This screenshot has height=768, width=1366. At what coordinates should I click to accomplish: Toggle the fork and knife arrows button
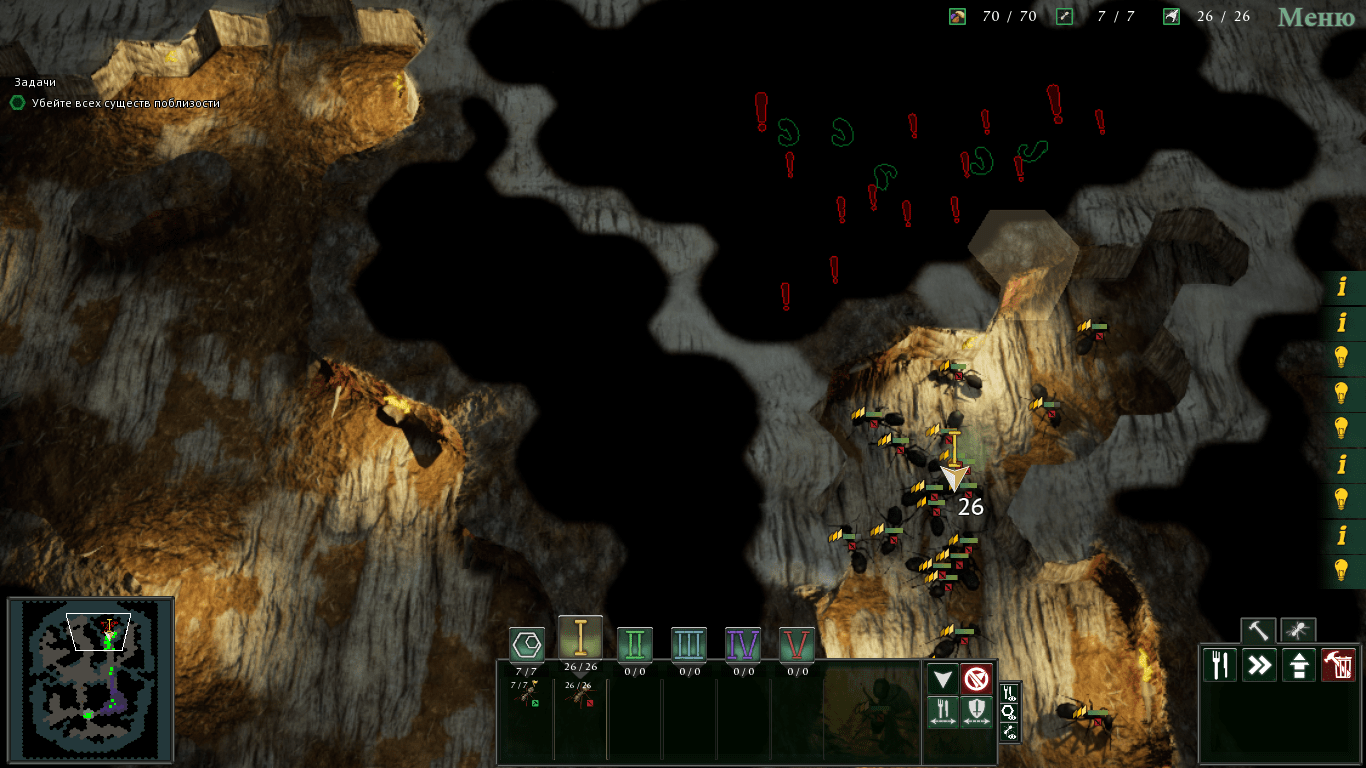(x=943, y=712)
